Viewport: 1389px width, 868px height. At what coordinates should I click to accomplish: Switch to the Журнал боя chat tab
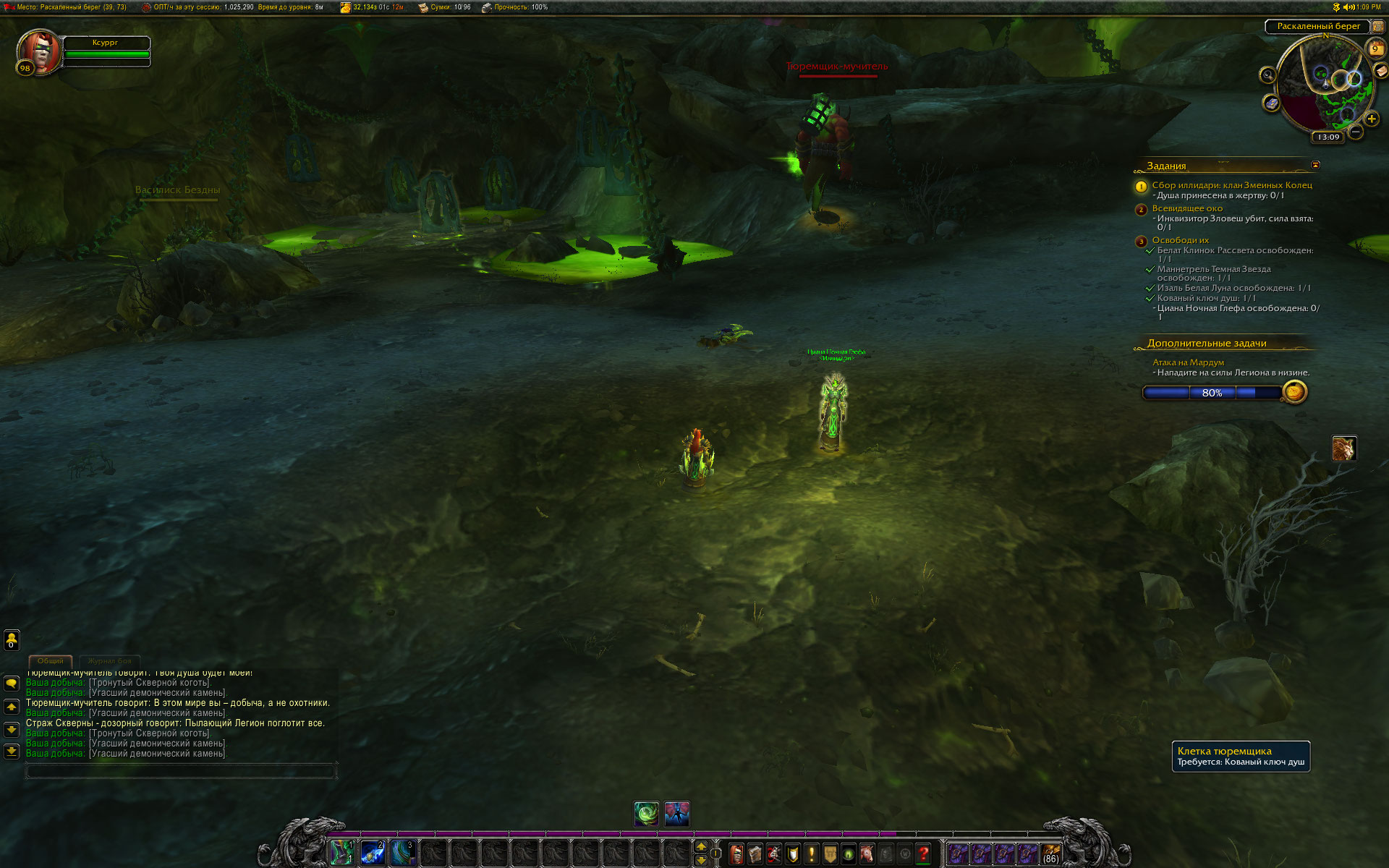tap(109, 661)
